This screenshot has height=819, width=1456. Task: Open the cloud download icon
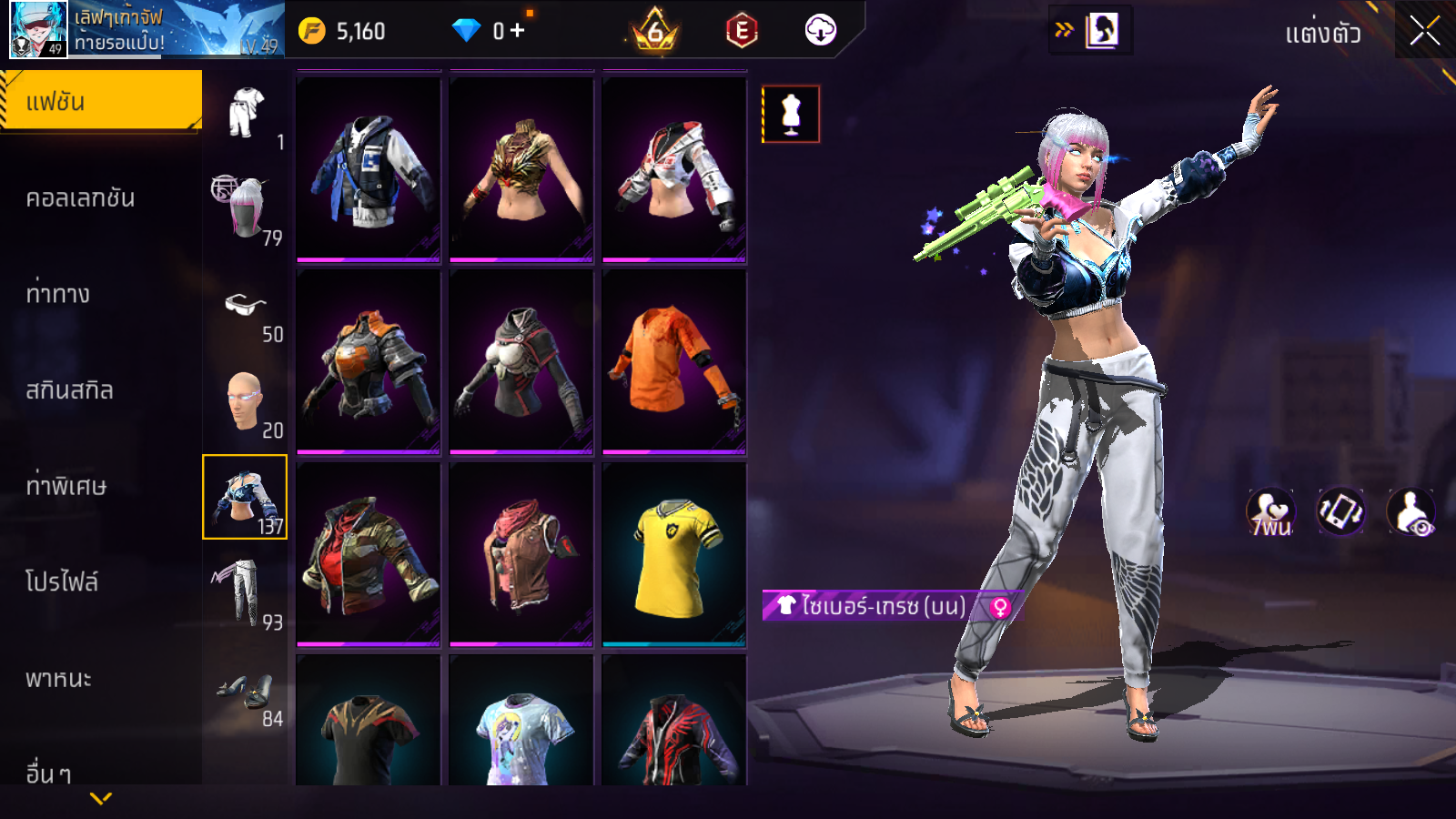[820, 31]
